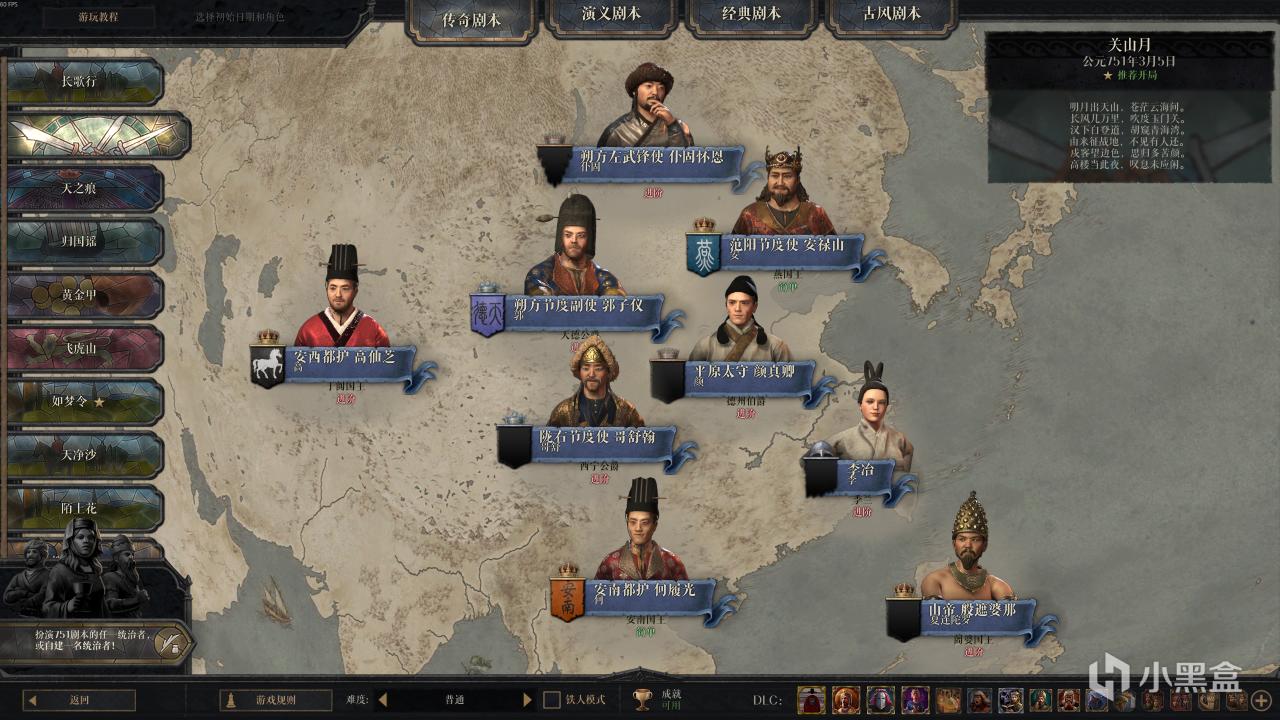The width and height of the screenshot is (1280, 720).
Task: Select the 飞虎山 scenario
Action: pos(83,349)
